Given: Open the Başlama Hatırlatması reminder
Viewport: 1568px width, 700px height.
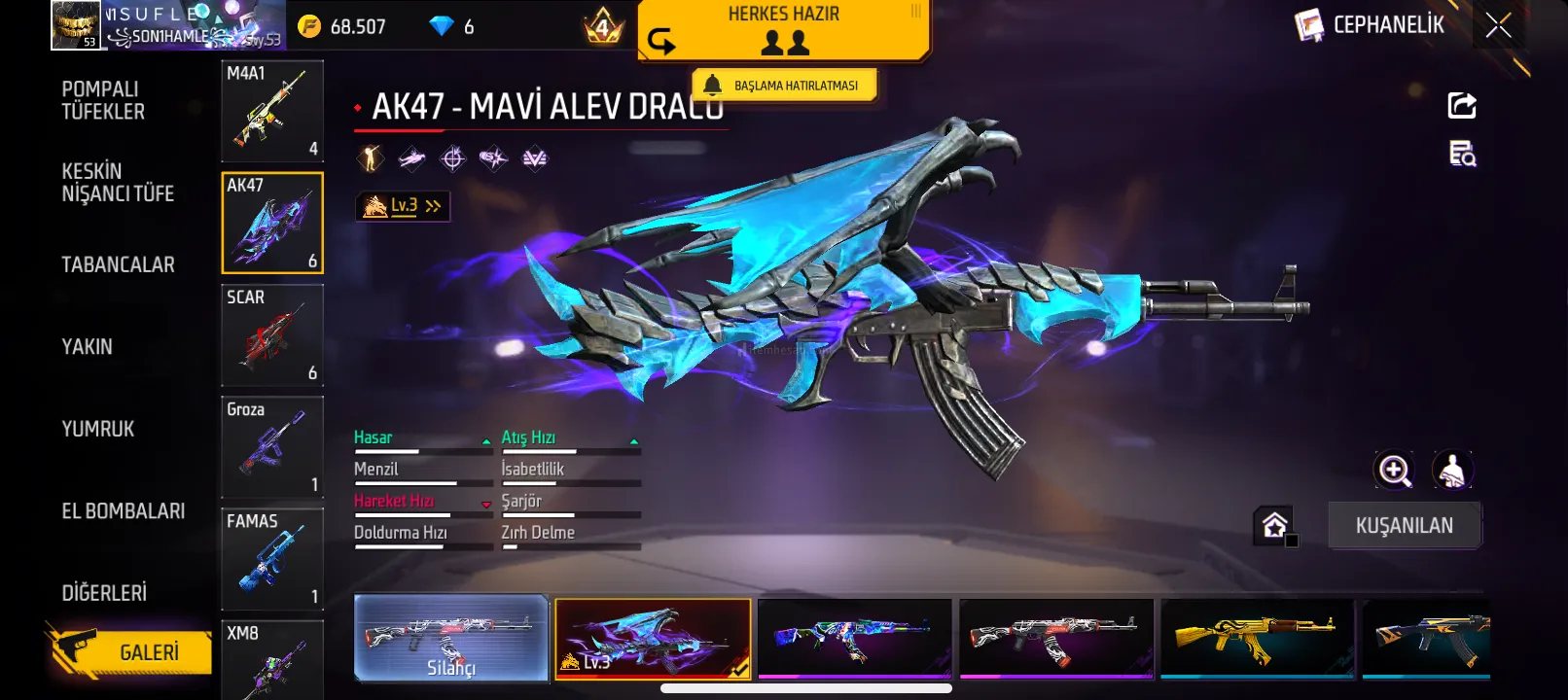Looking at the screenshot, I should [784, 86].
